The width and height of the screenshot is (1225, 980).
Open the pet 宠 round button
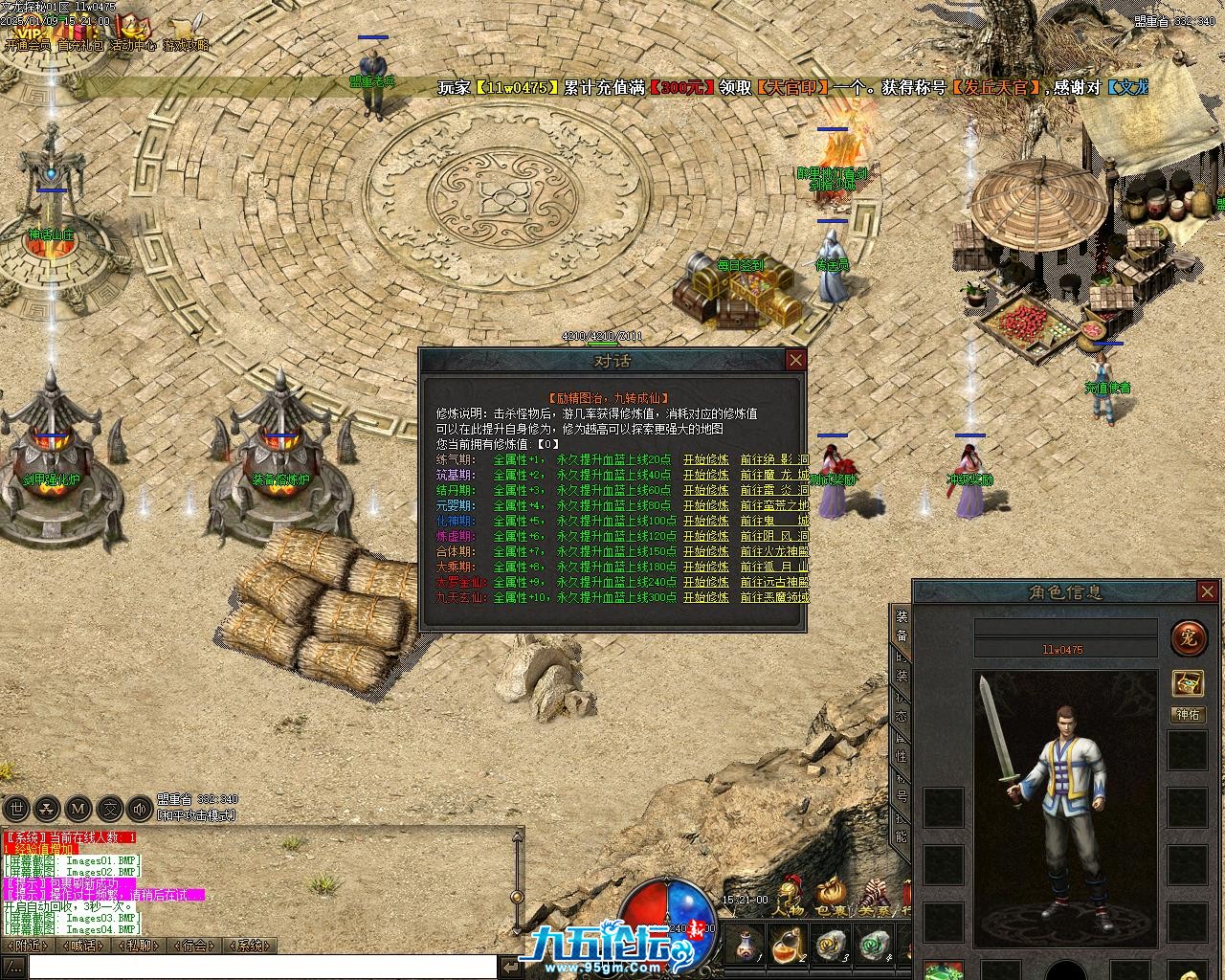click(1188, 637)
